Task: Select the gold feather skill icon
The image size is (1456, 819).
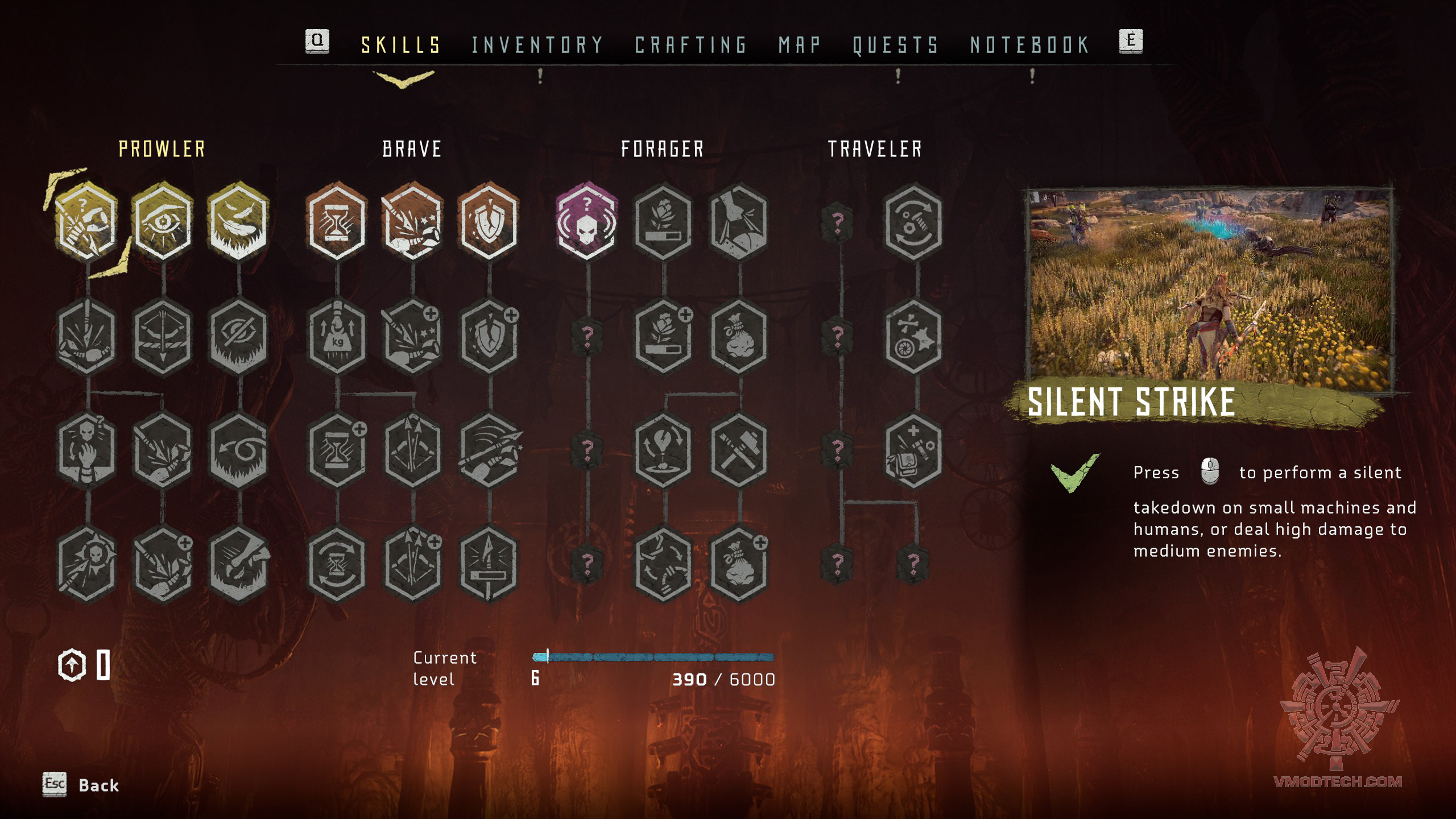Action: click(238, 222)
